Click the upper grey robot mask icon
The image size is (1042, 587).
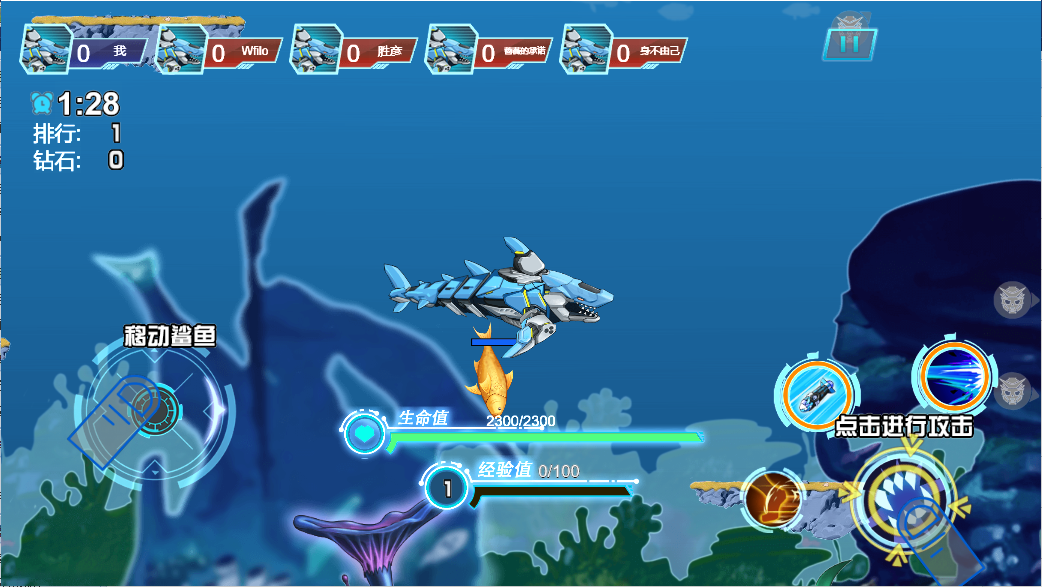(1012, 298)
